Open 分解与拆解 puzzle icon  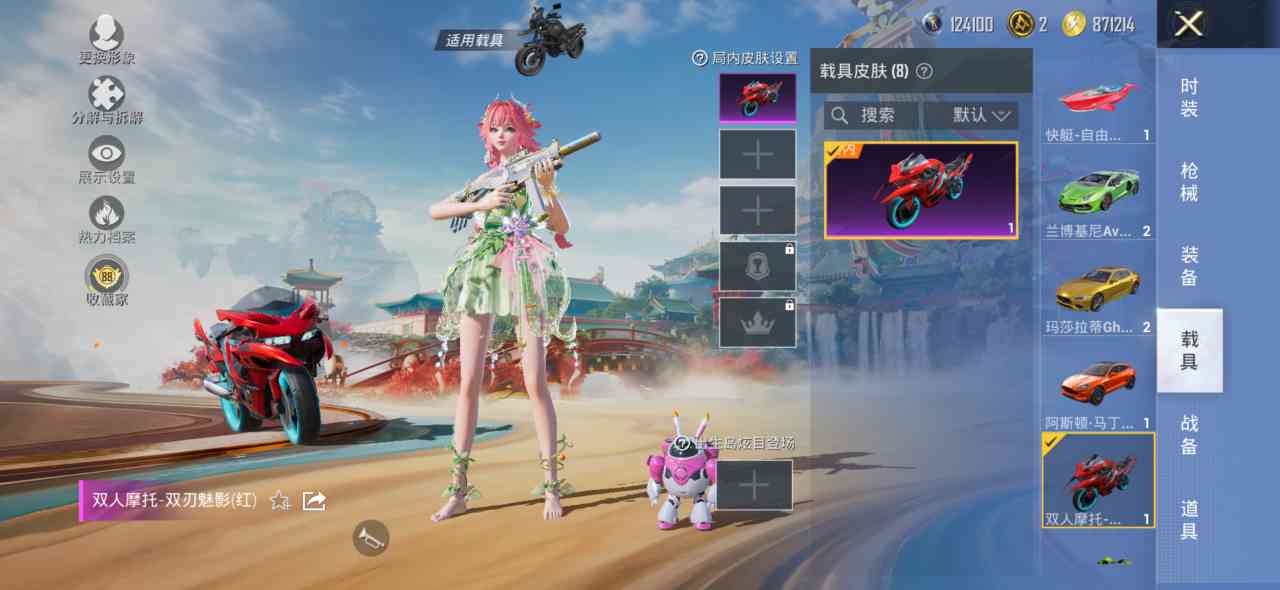[107, 98]
